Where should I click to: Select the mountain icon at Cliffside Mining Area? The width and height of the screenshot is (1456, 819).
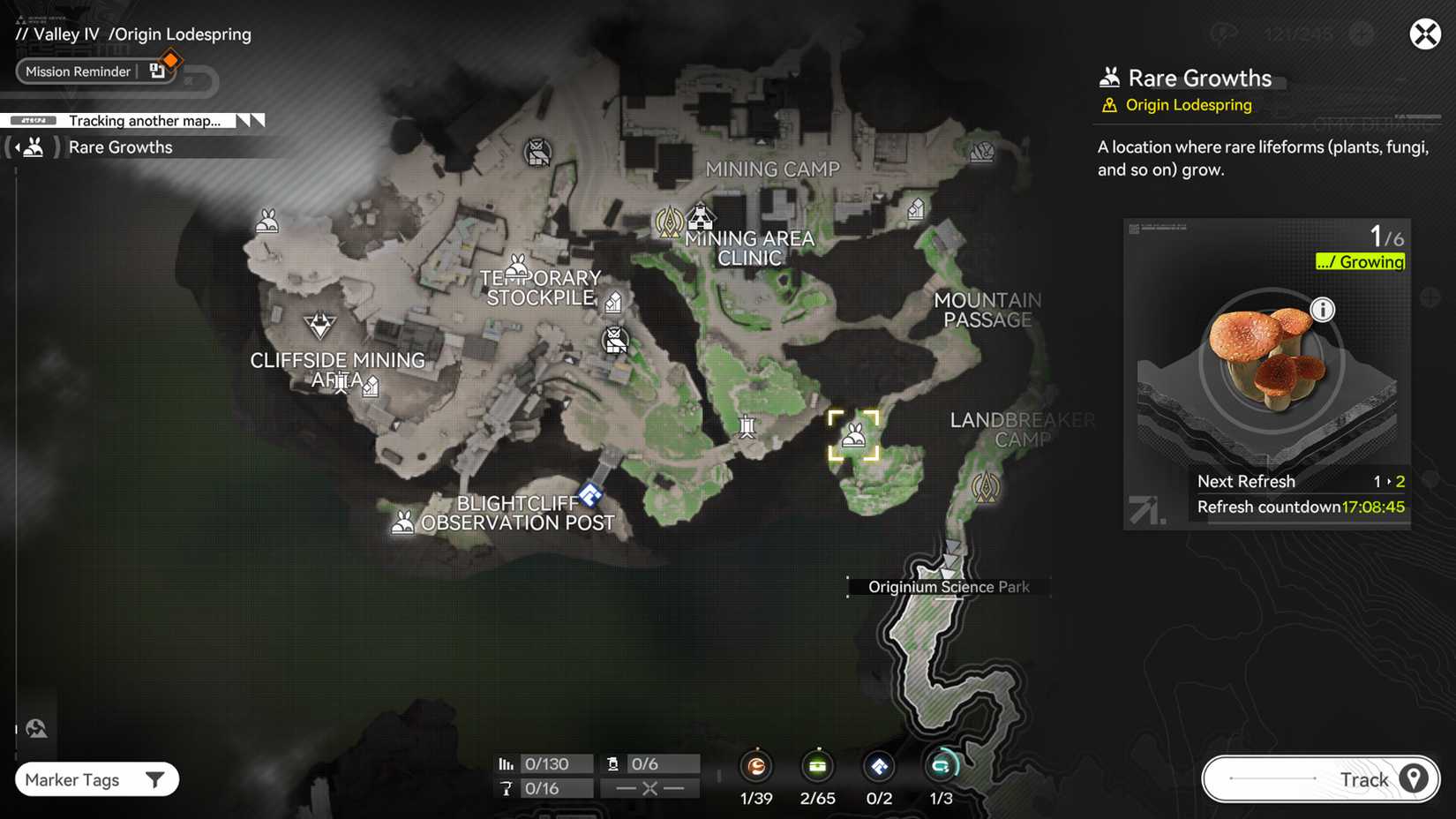coord(318,325)
